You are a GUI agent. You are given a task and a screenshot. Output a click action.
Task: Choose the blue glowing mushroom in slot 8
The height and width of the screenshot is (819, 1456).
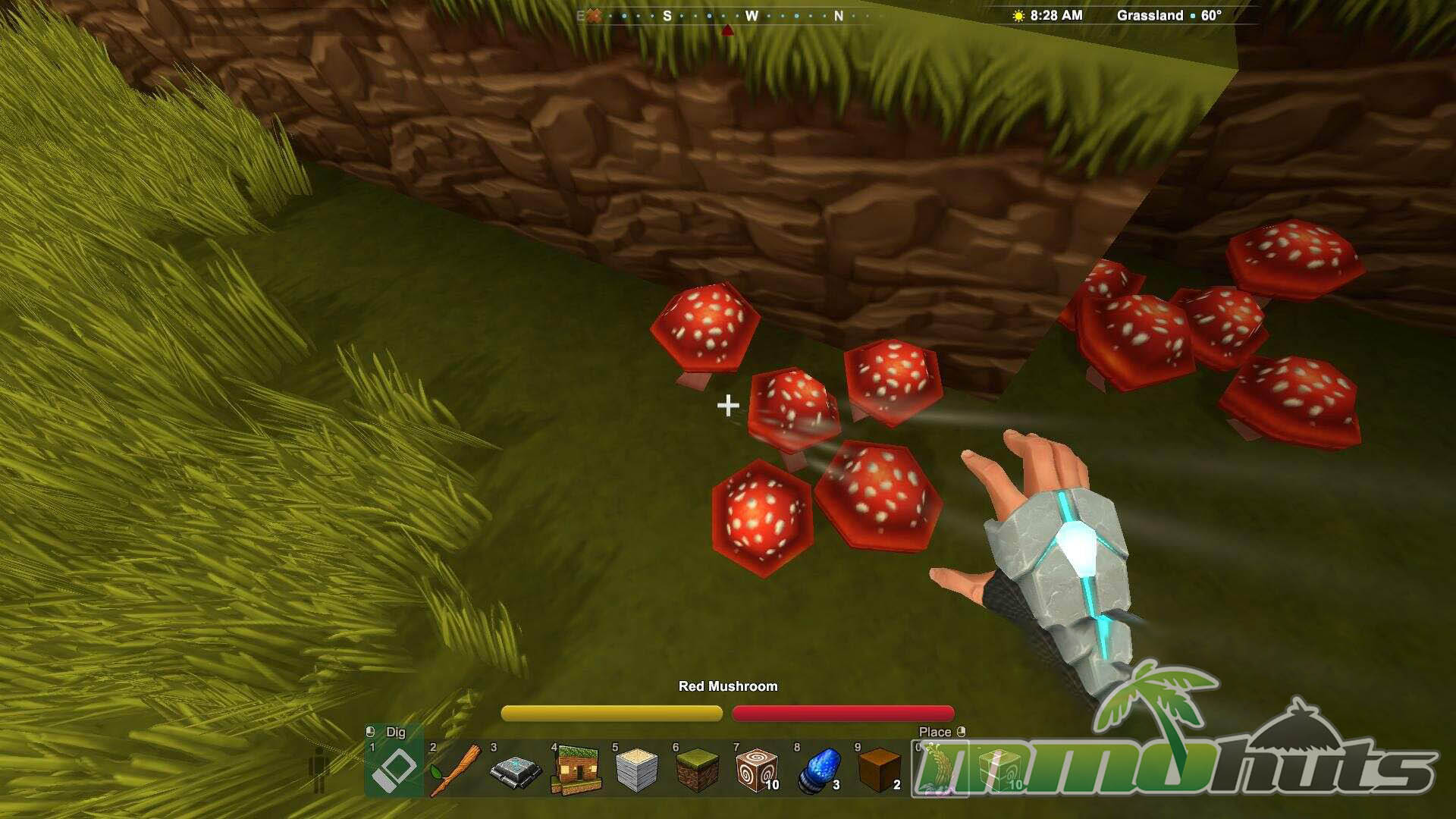[819, 769]
